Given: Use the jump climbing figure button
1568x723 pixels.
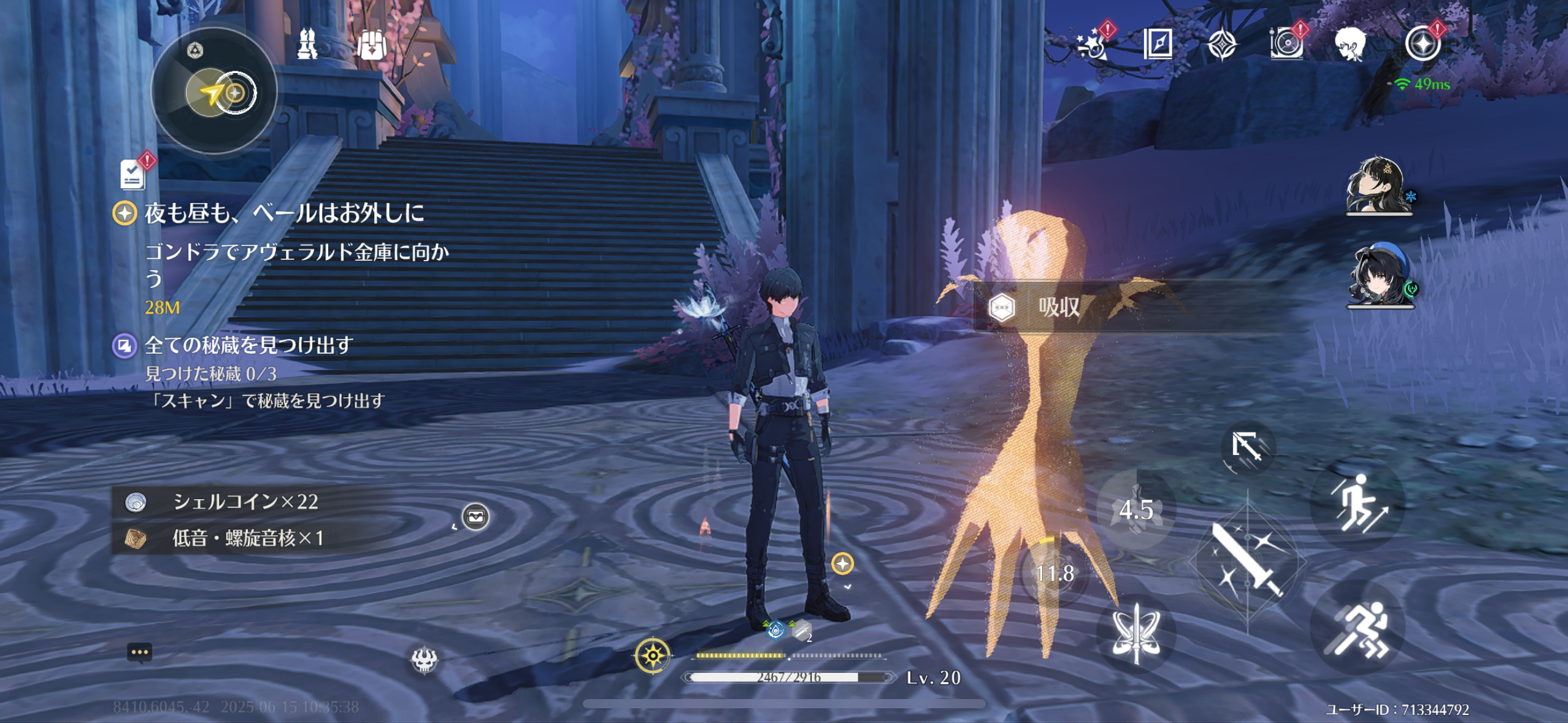Looking at the screenshot, I should pos(1358,503).
